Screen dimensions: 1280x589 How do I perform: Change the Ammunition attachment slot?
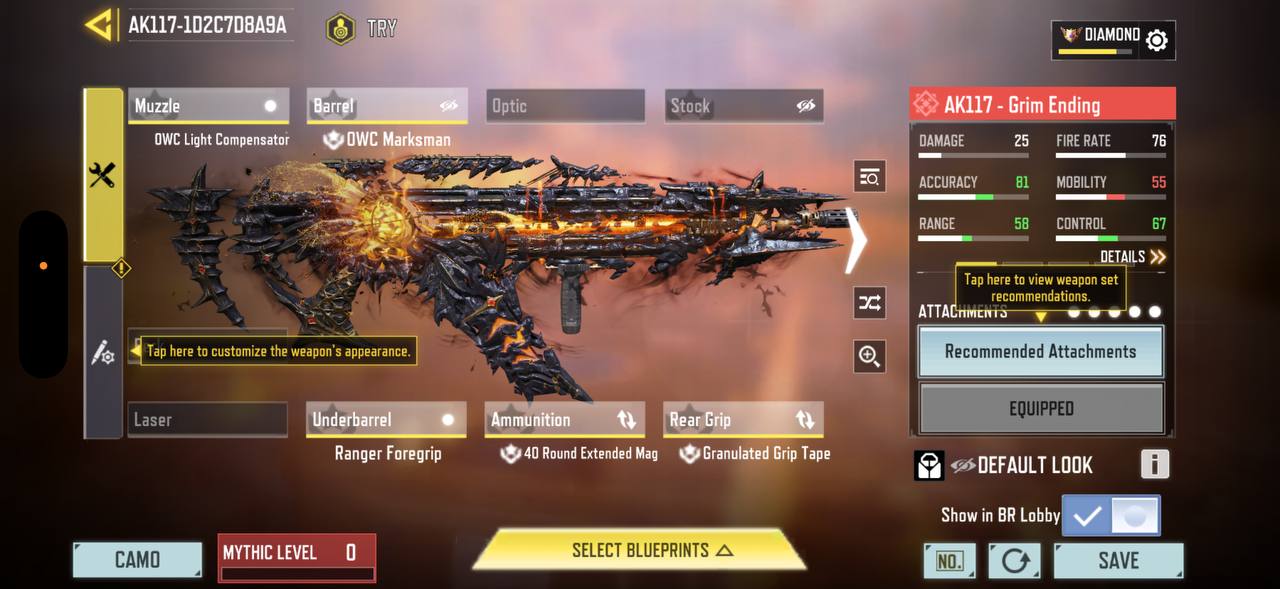(564, 420)
